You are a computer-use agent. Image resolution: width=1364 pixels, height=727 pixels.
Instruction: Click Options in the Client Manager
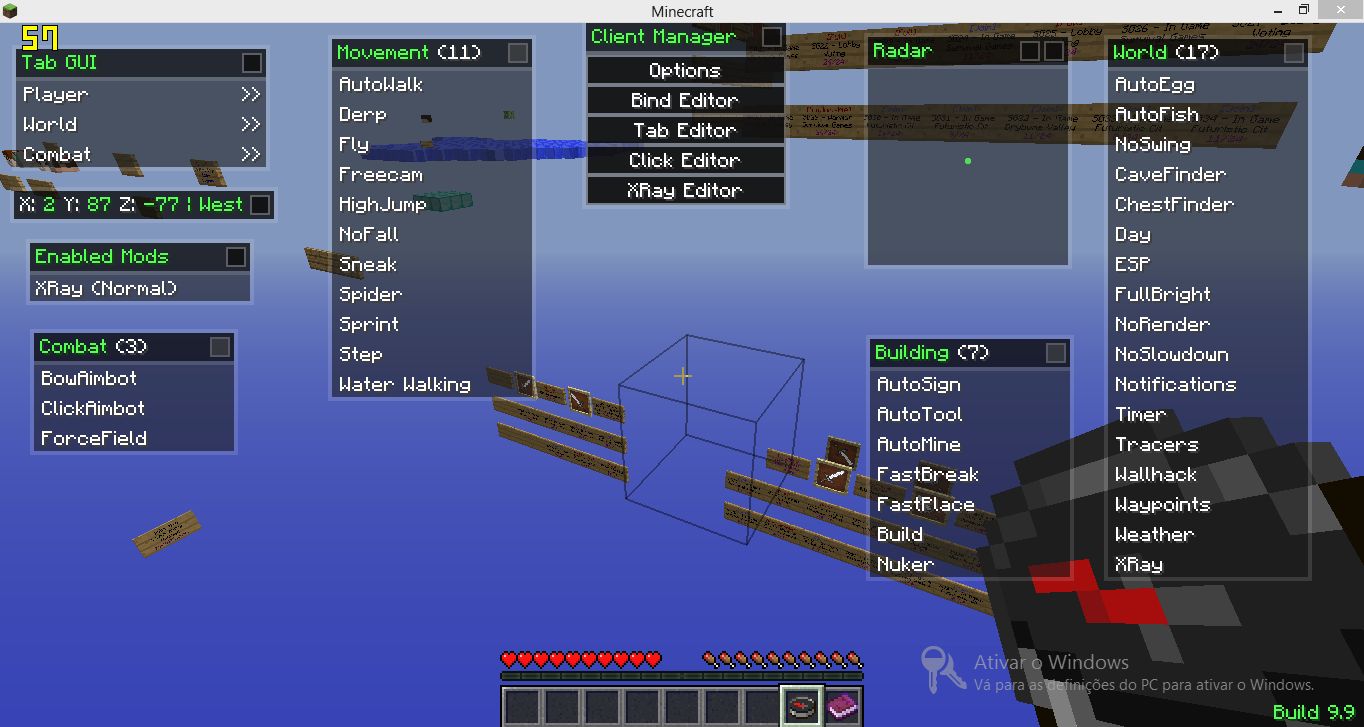click(x=684, y=70)
